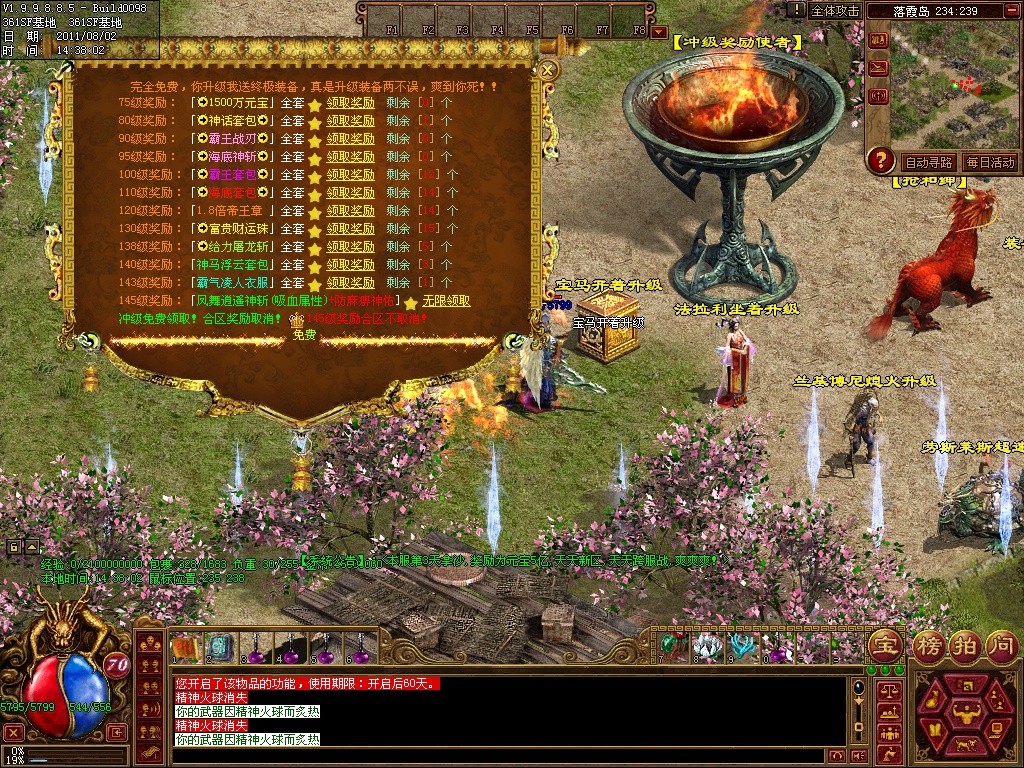This screenshot has height=768, width=1024.
Task: Toggle the 全体攻击 attack mode button
Action: (835, 10)
